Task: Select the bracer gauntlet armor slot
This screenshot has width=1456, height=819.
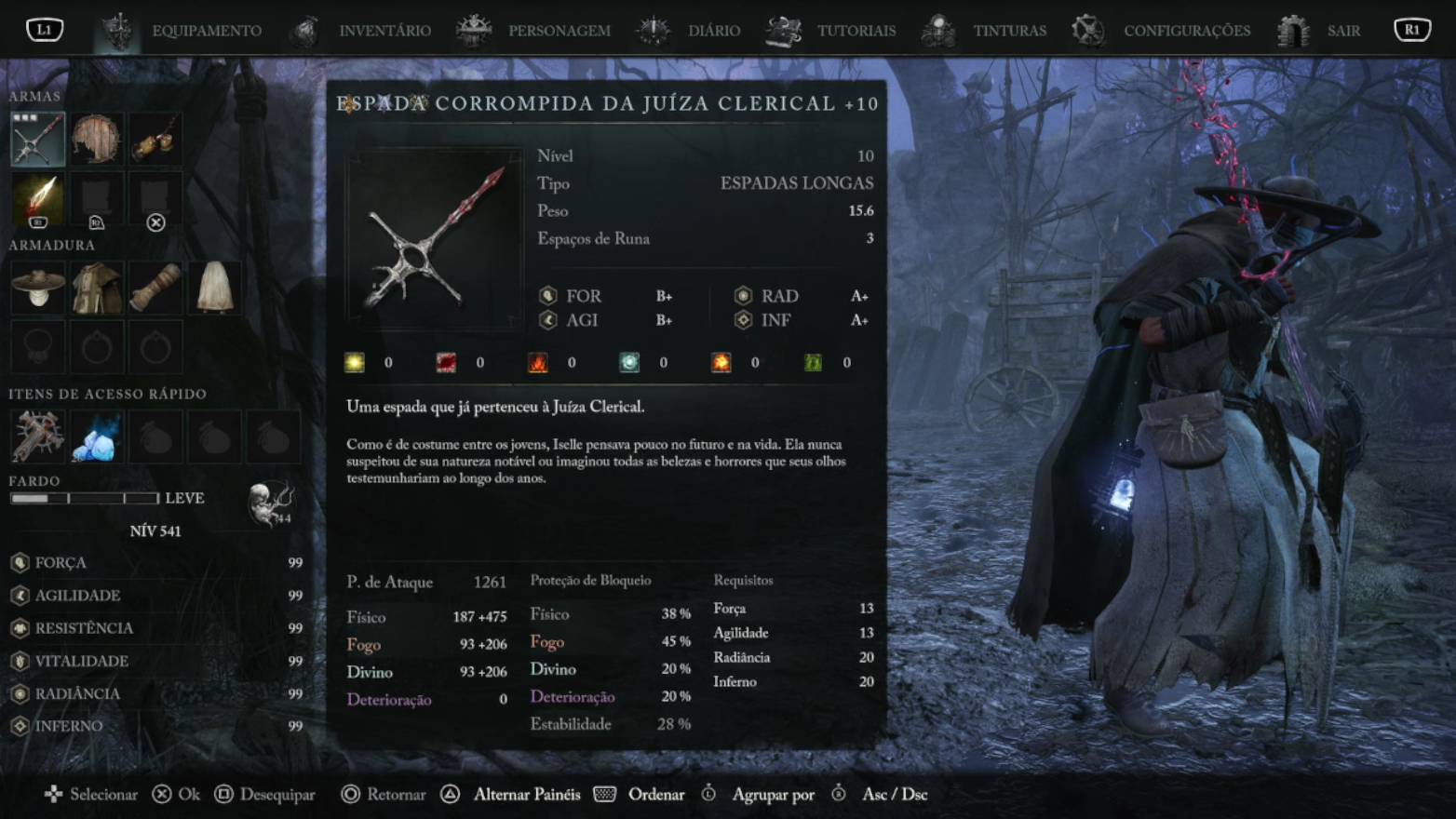Action: [x=155, y=288]
